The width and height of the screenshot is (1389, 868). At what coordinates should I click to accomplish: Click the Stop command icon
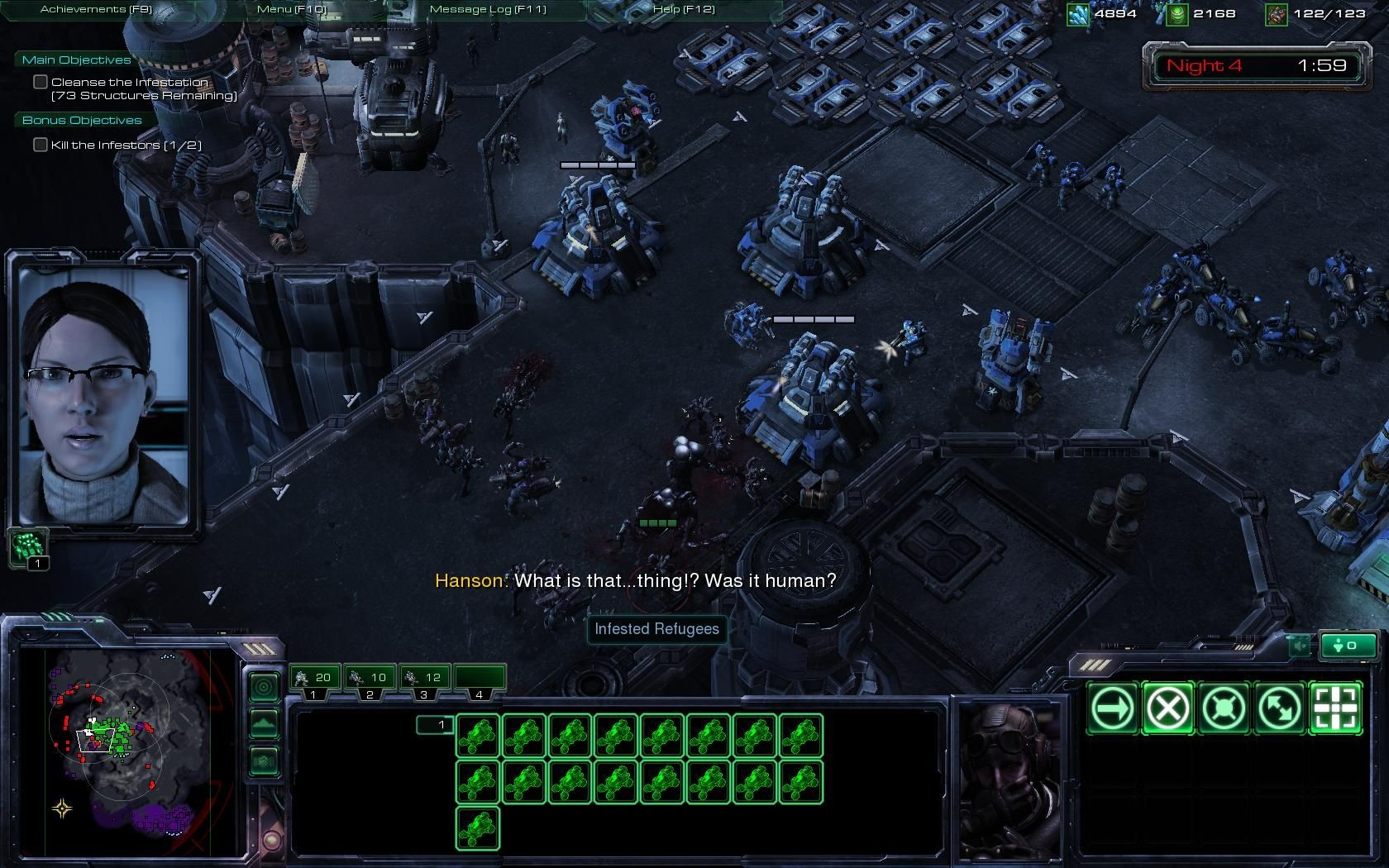point(1167,708)
